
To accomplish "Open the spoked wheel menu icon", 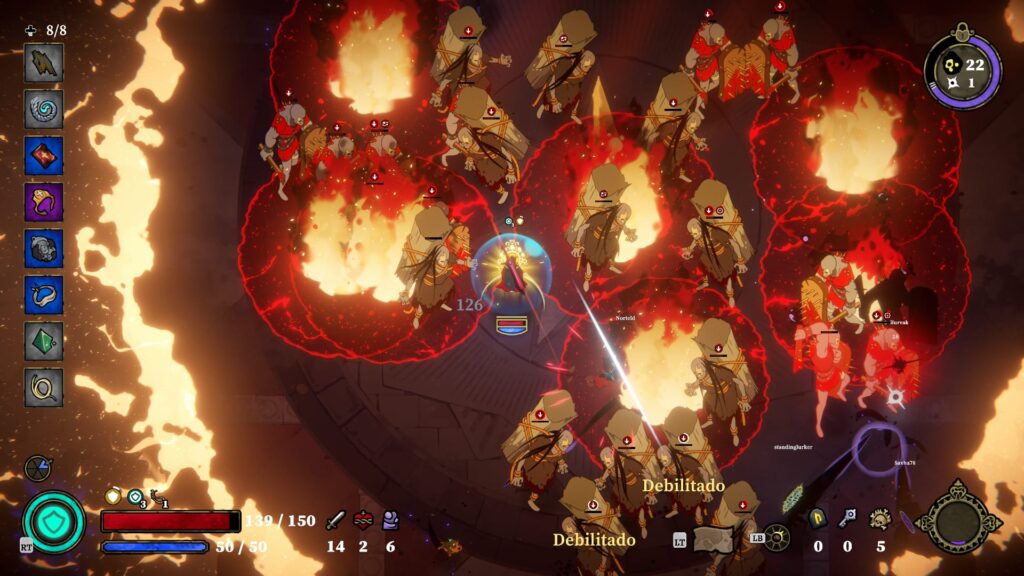I will [x=776, y=538].
